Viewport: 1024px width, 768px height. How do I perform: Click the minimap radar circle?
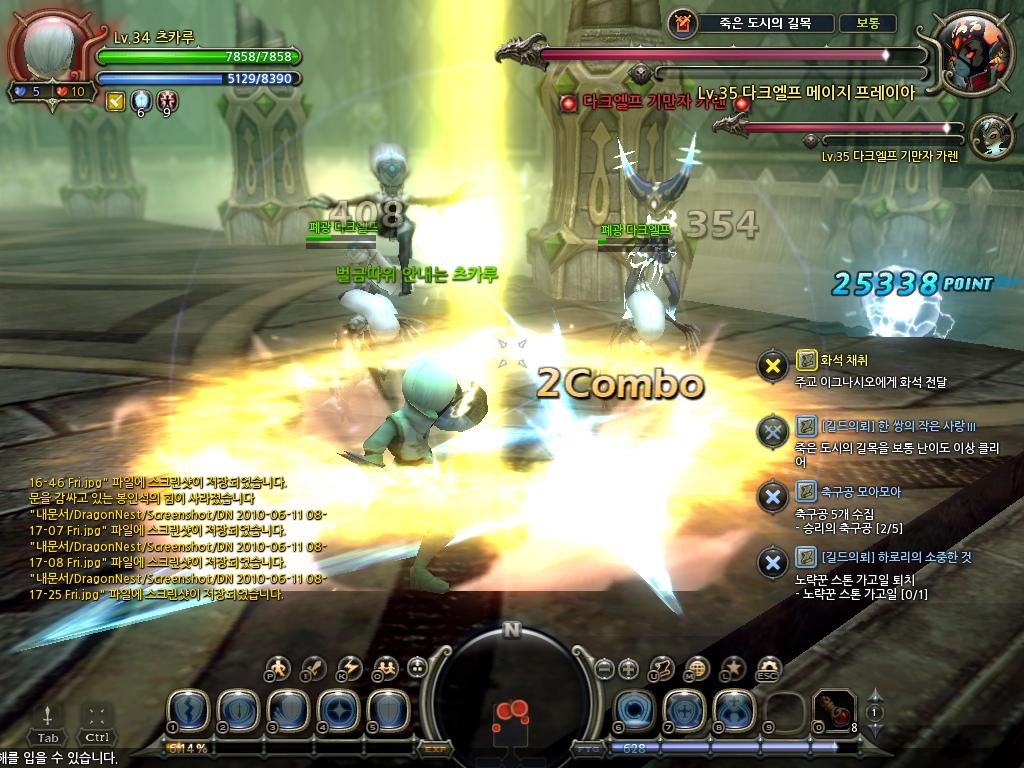coord(511,699)
